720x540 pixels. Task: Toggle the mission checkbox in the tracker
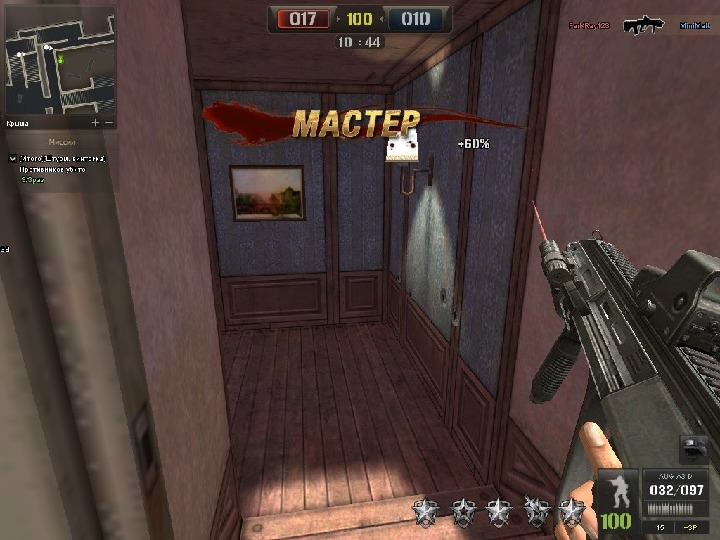point(13,159)
